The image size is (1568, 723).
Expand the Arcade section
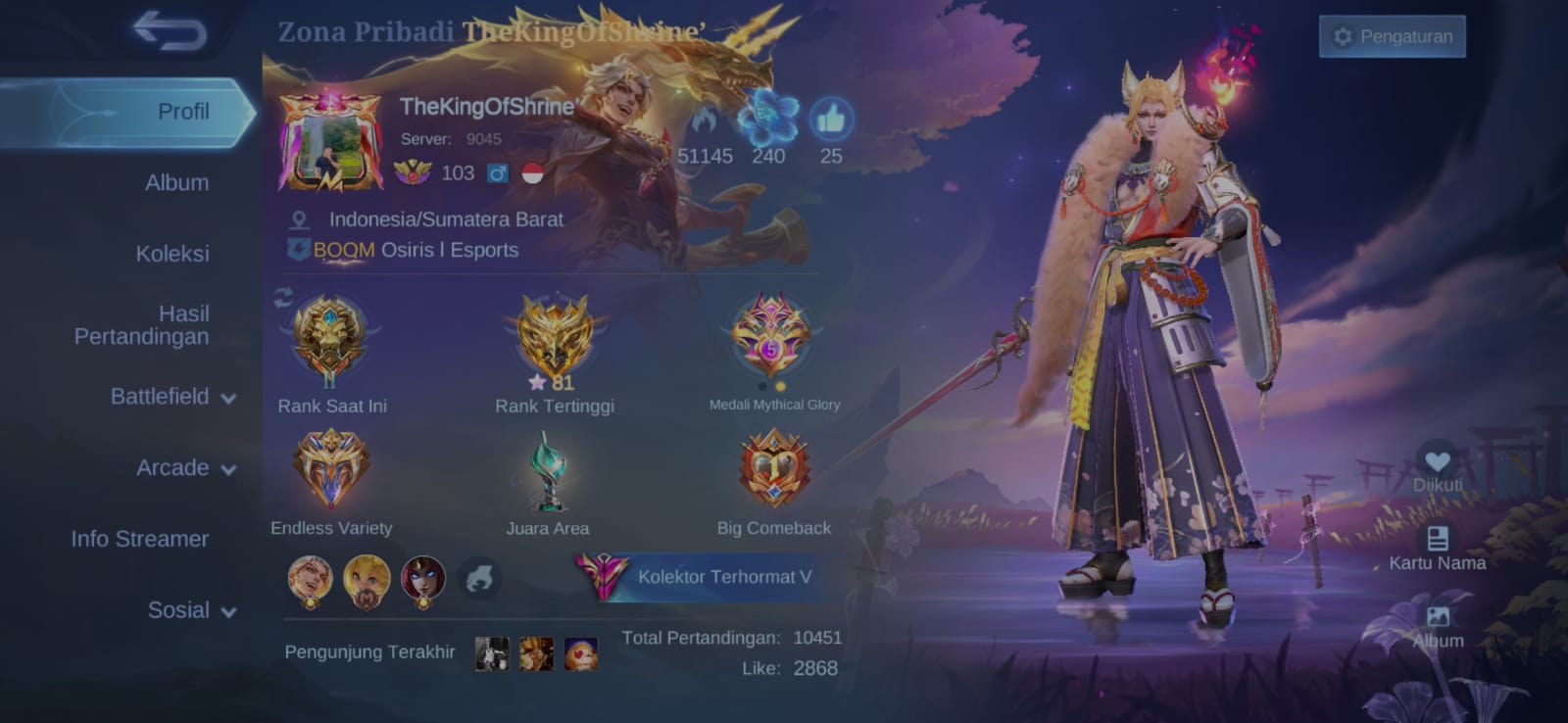coord(185,468)
